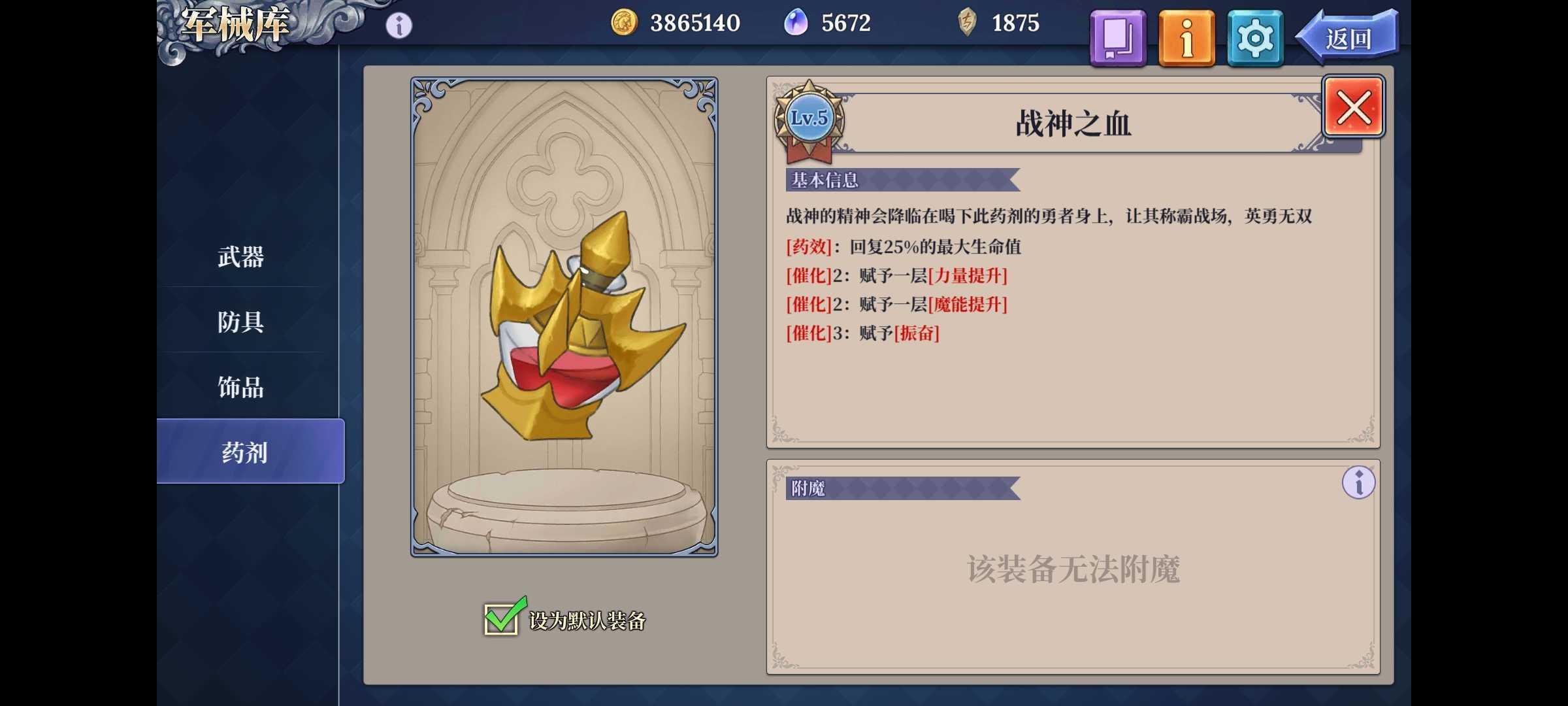The image size is (1568, 706).
Task: Click the 返回 back button
Action: pyautogui.click(x=1349, y=38)
